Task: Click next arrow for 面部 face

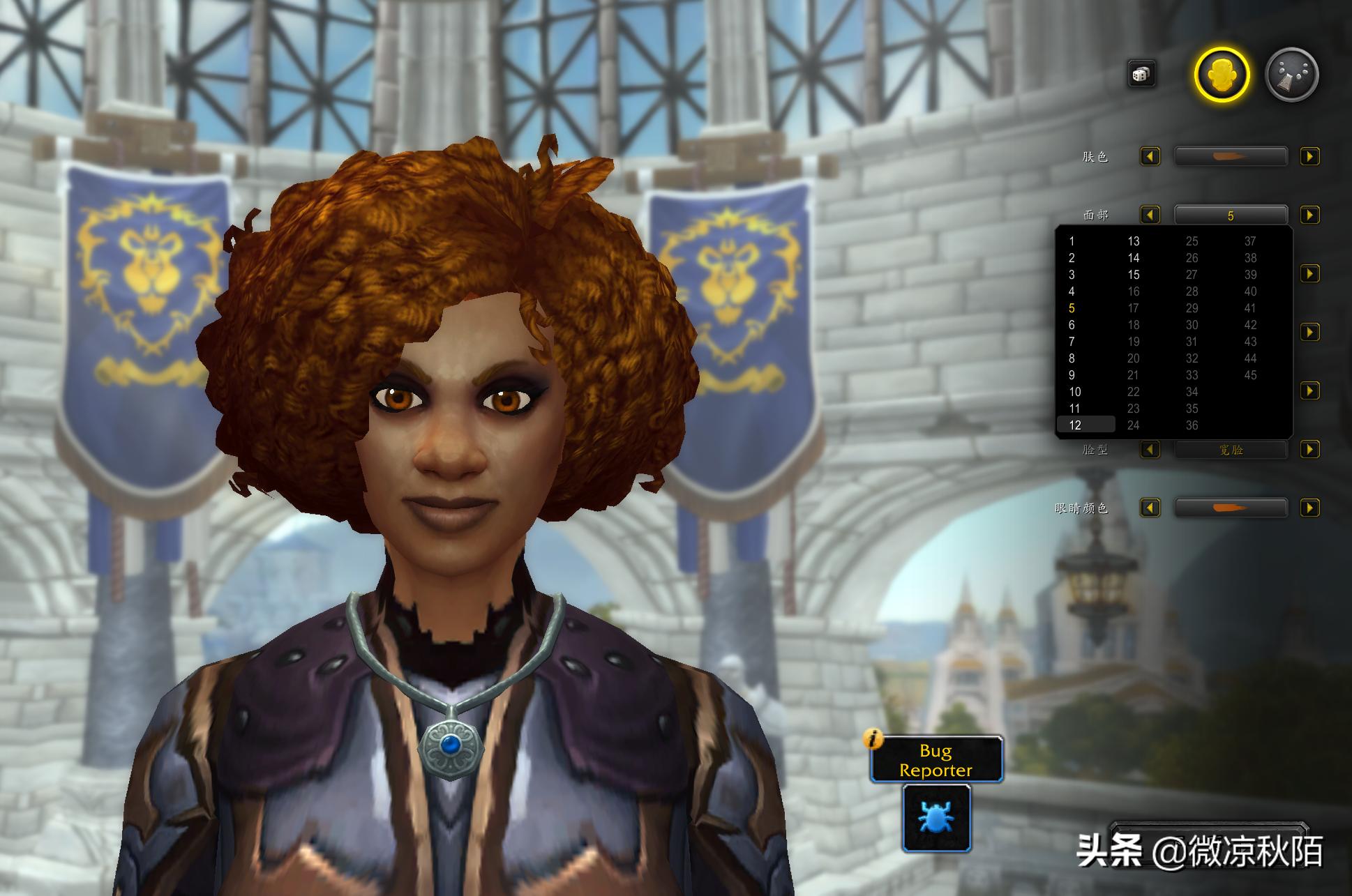Action: (1310, 215)
